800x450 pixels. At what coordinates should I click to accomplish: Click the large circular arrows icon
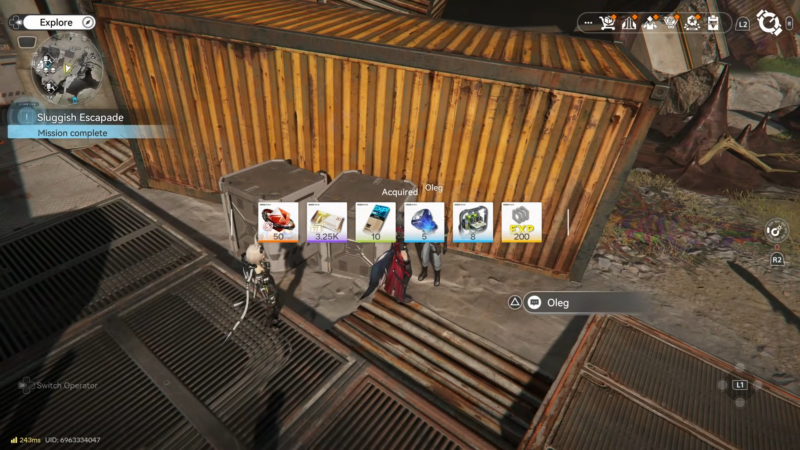pyautogui.click(x=768, y=22)
